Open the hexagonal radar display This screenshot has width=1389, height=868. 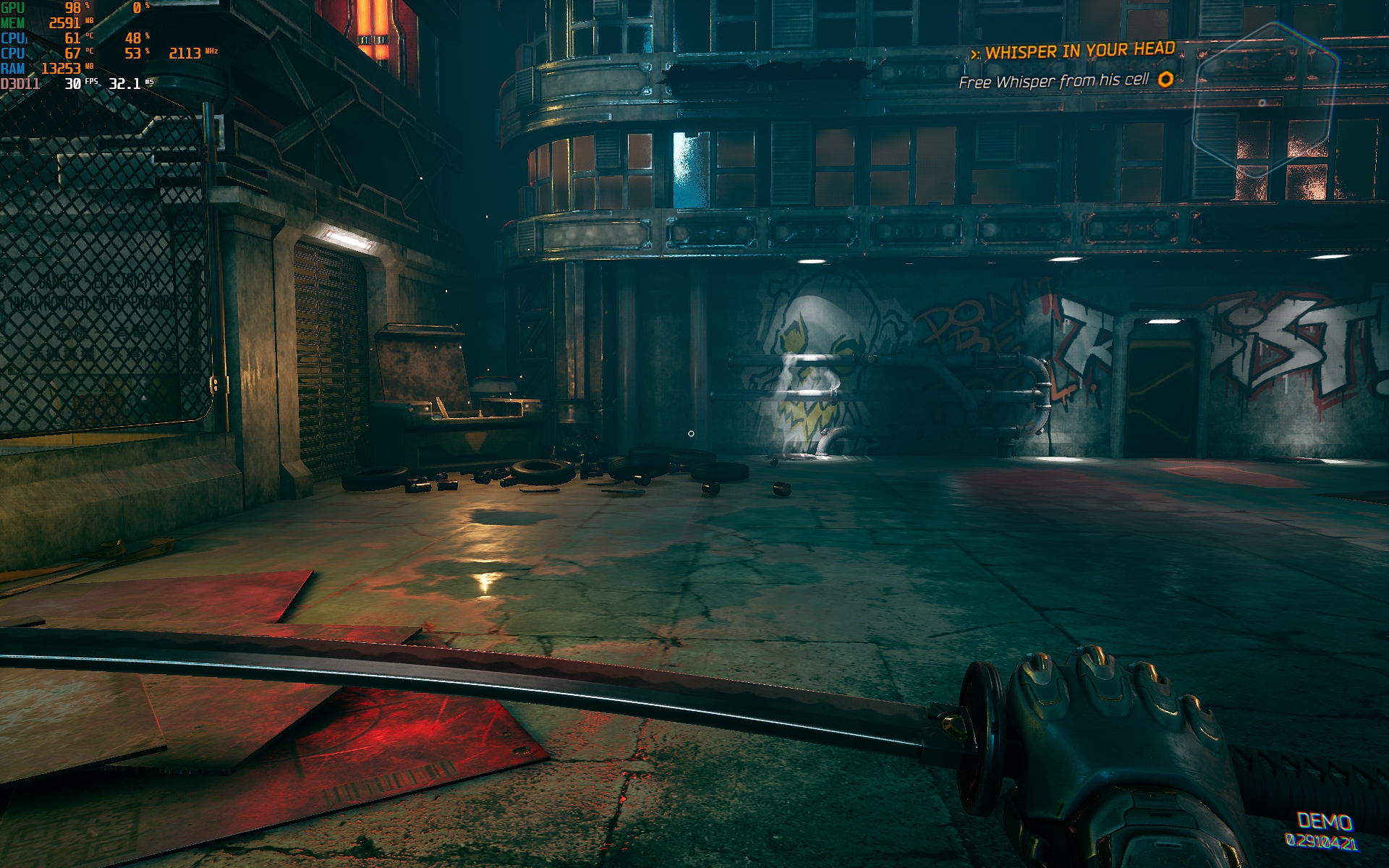coord(1264,101)
